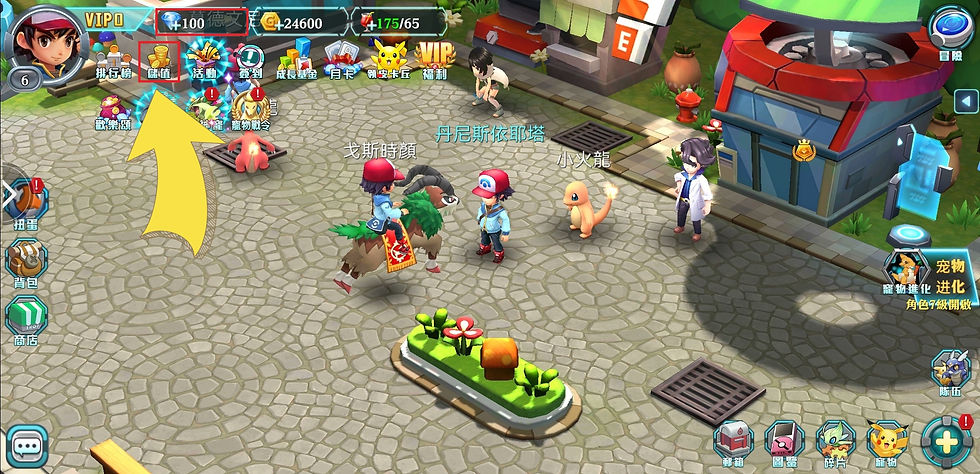Viewport: 980px width, 474px height.
Task: Open the chat bubble button
Action: coord(28,446)
